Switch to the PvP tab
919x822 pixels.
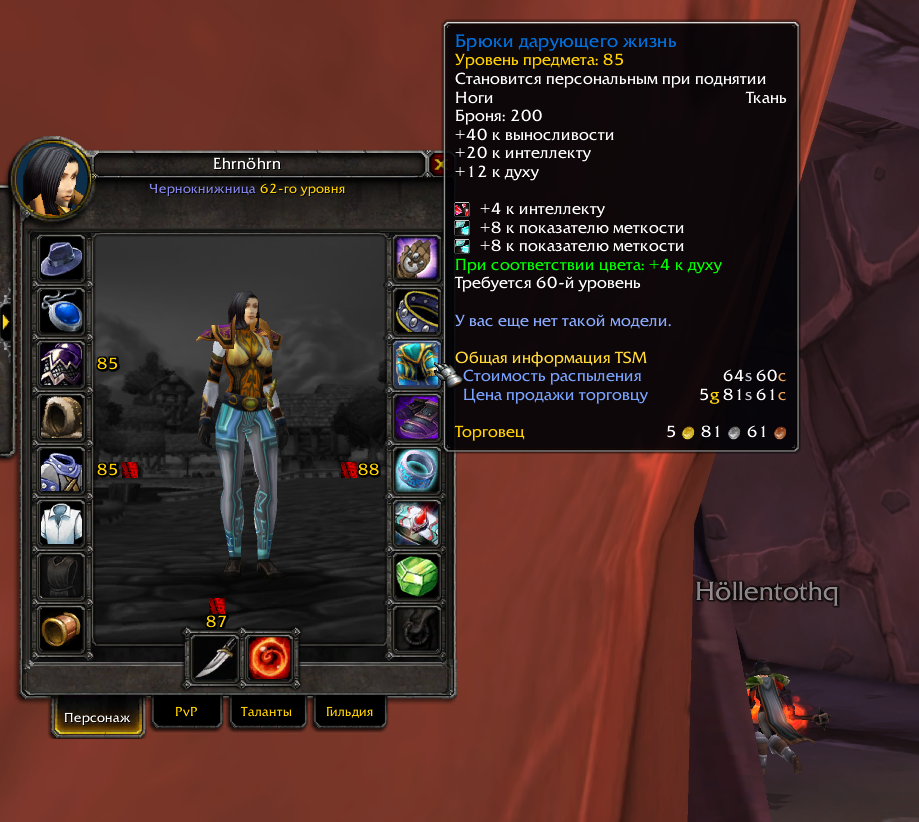(x=186, y=712)
